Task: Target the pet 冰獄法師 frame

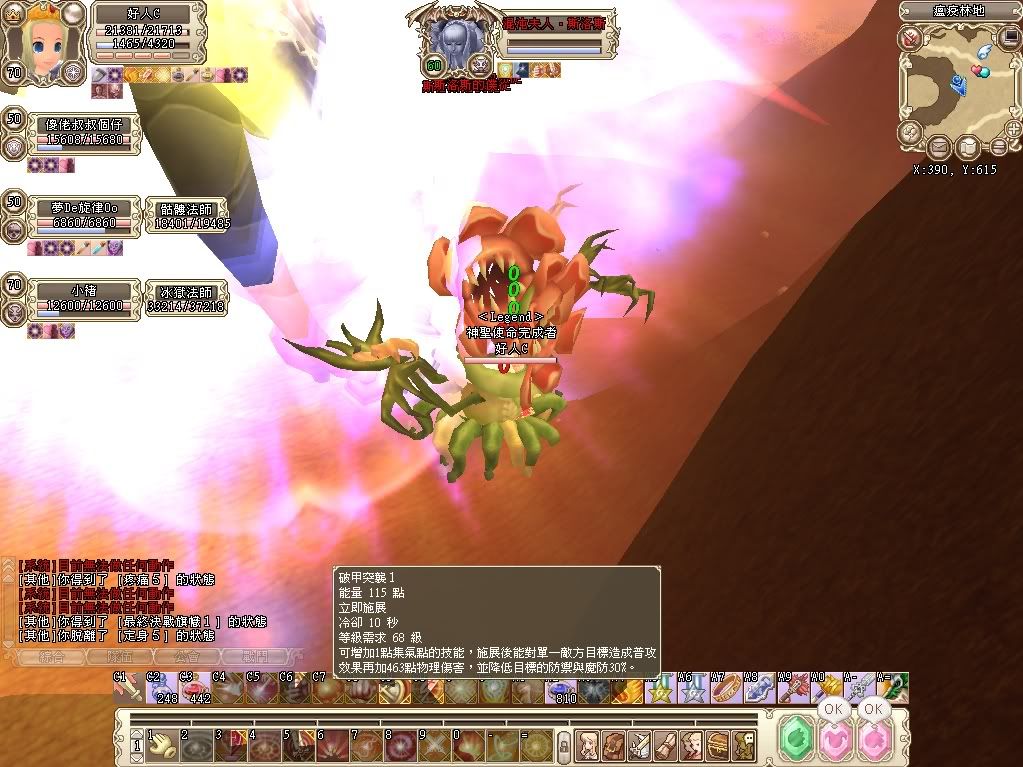Action: pos(187,299)
